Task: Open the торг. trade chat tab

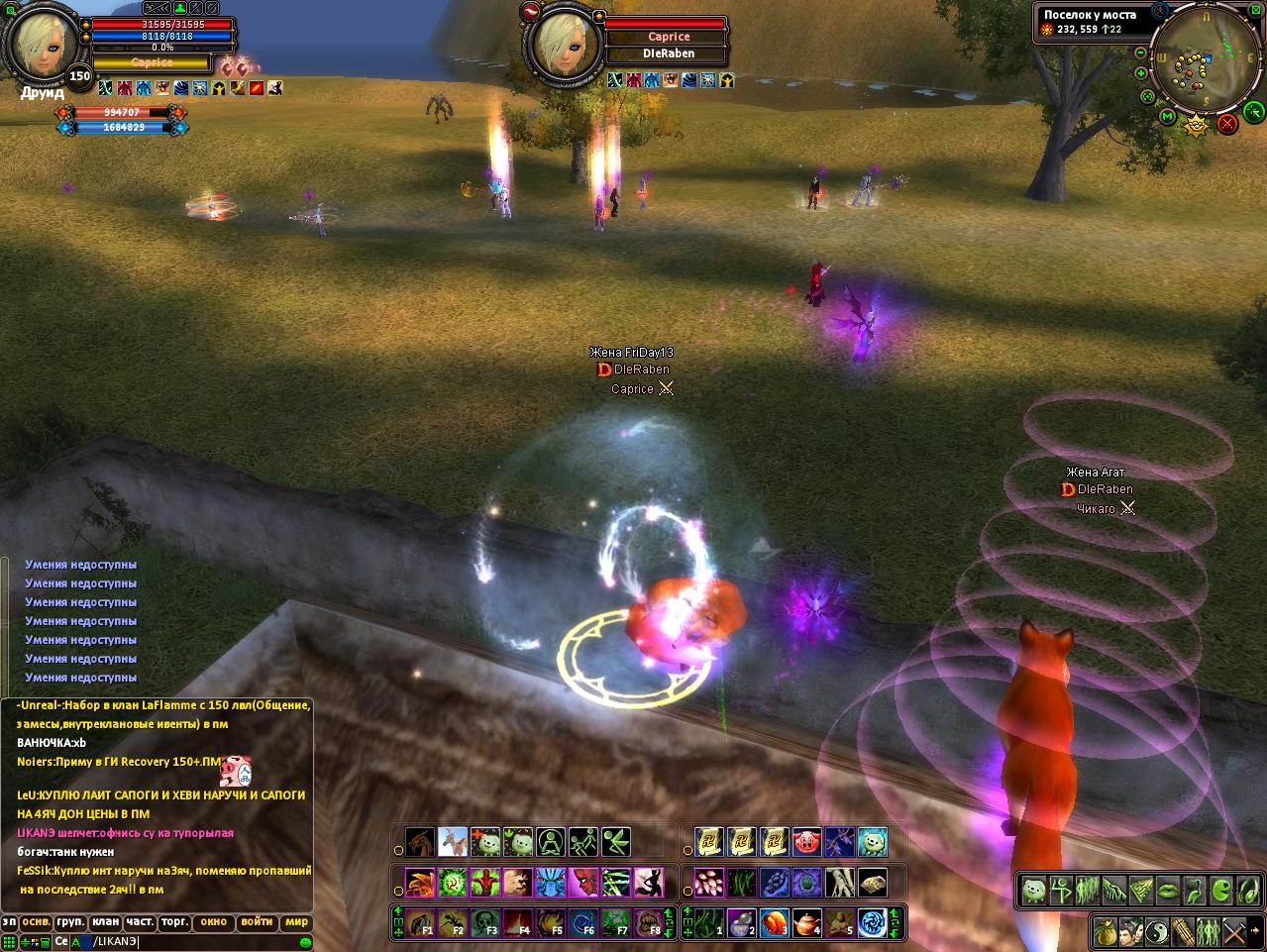Action: 174,922
